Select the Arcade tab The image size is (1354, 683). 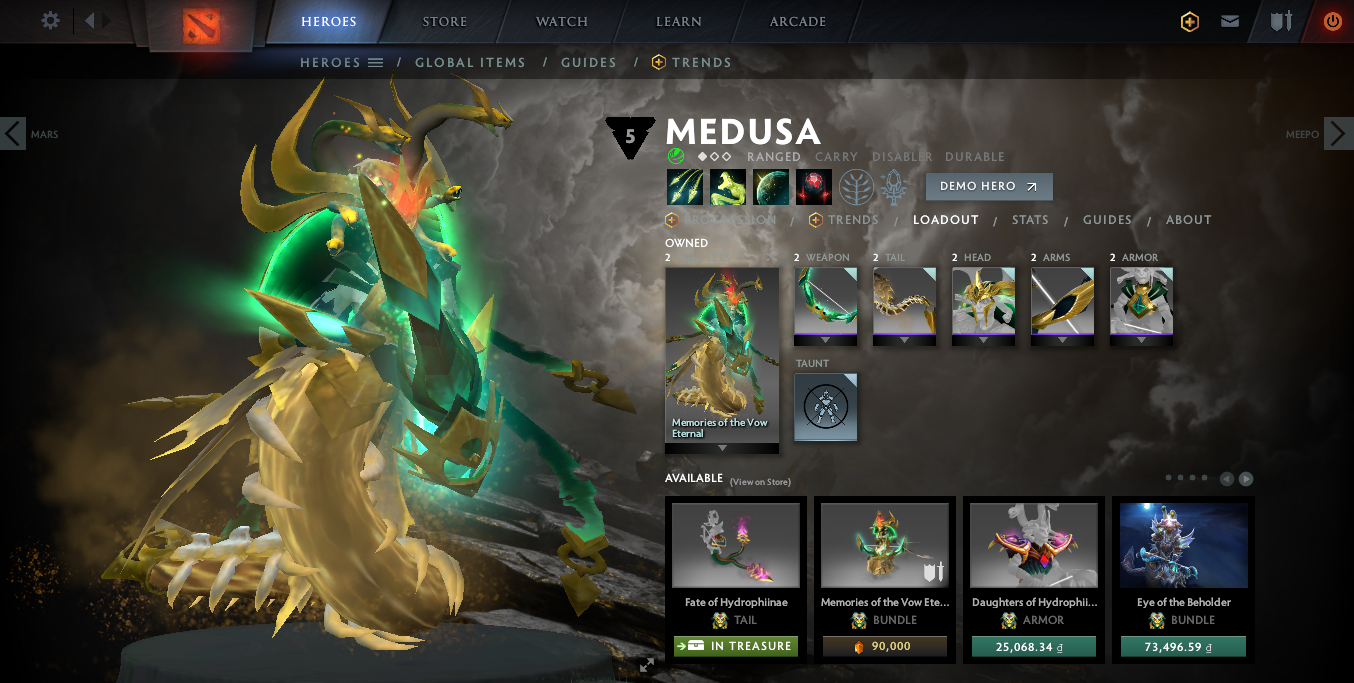797,22
